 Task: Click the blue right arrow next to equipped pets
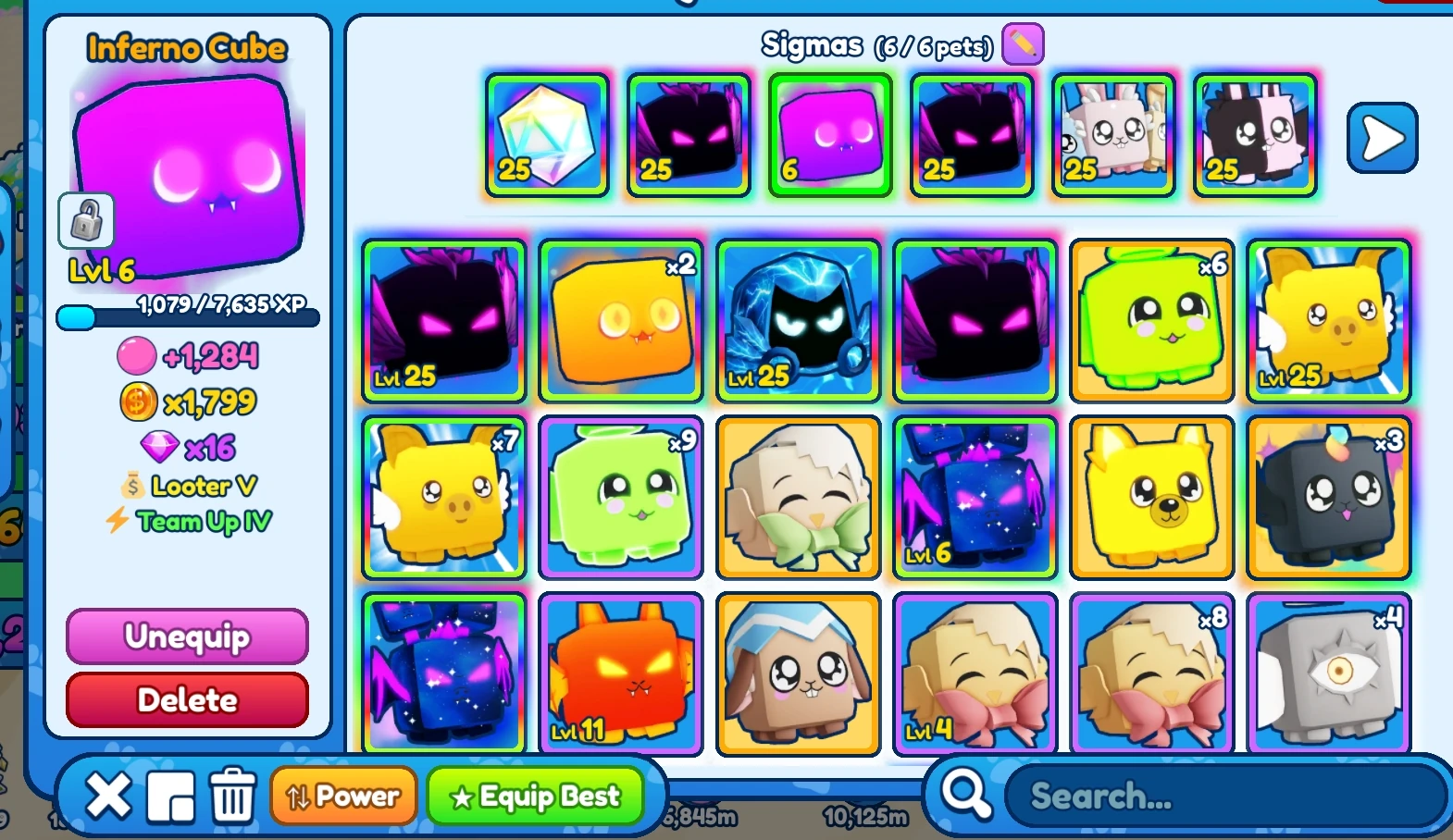pos(1382,137)
